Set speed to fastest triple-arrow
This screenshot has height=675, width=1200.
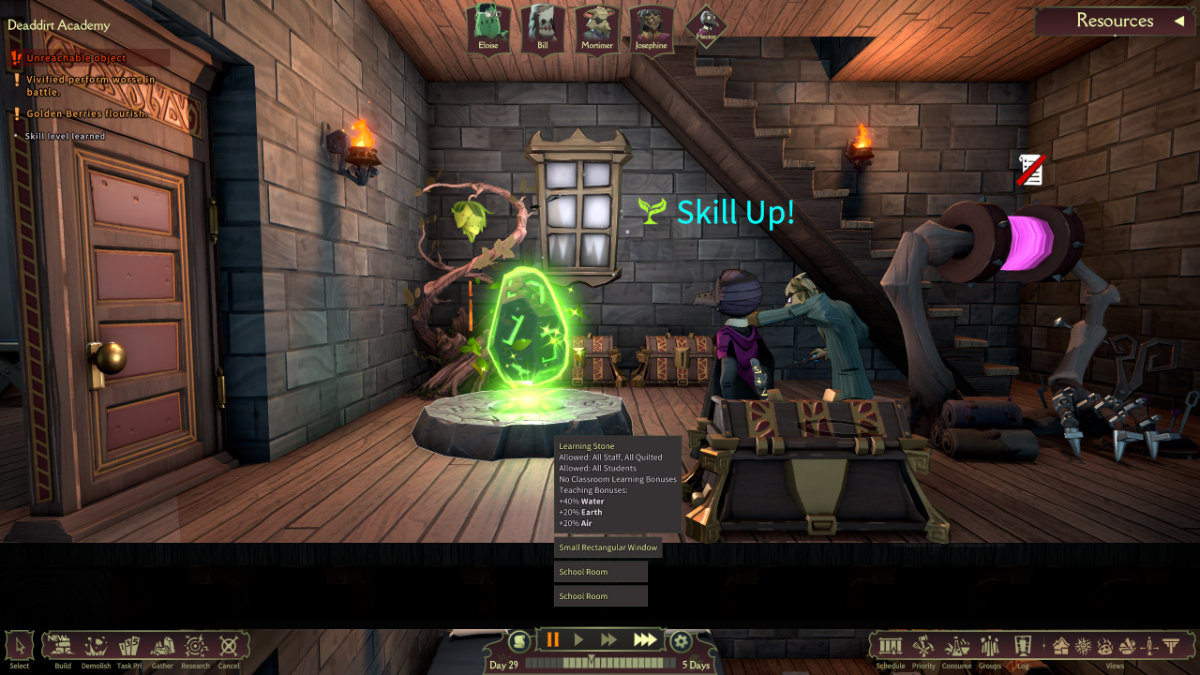(646, 640)
